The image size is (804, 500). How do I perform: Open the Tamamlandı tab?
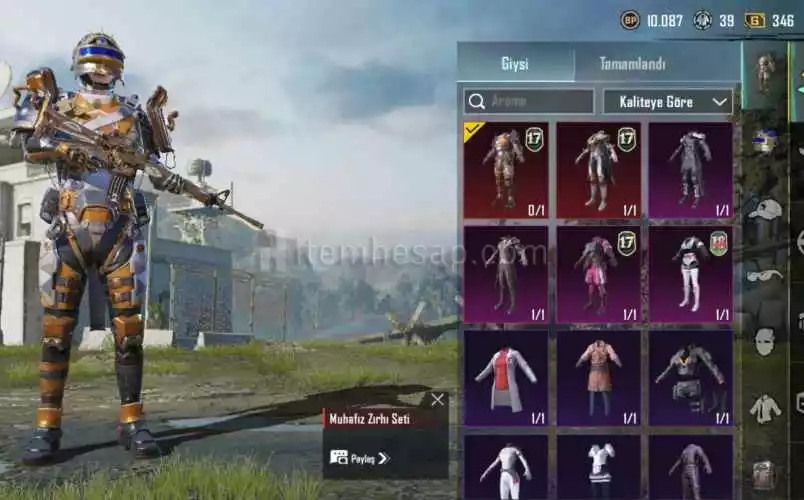(632, 64)
